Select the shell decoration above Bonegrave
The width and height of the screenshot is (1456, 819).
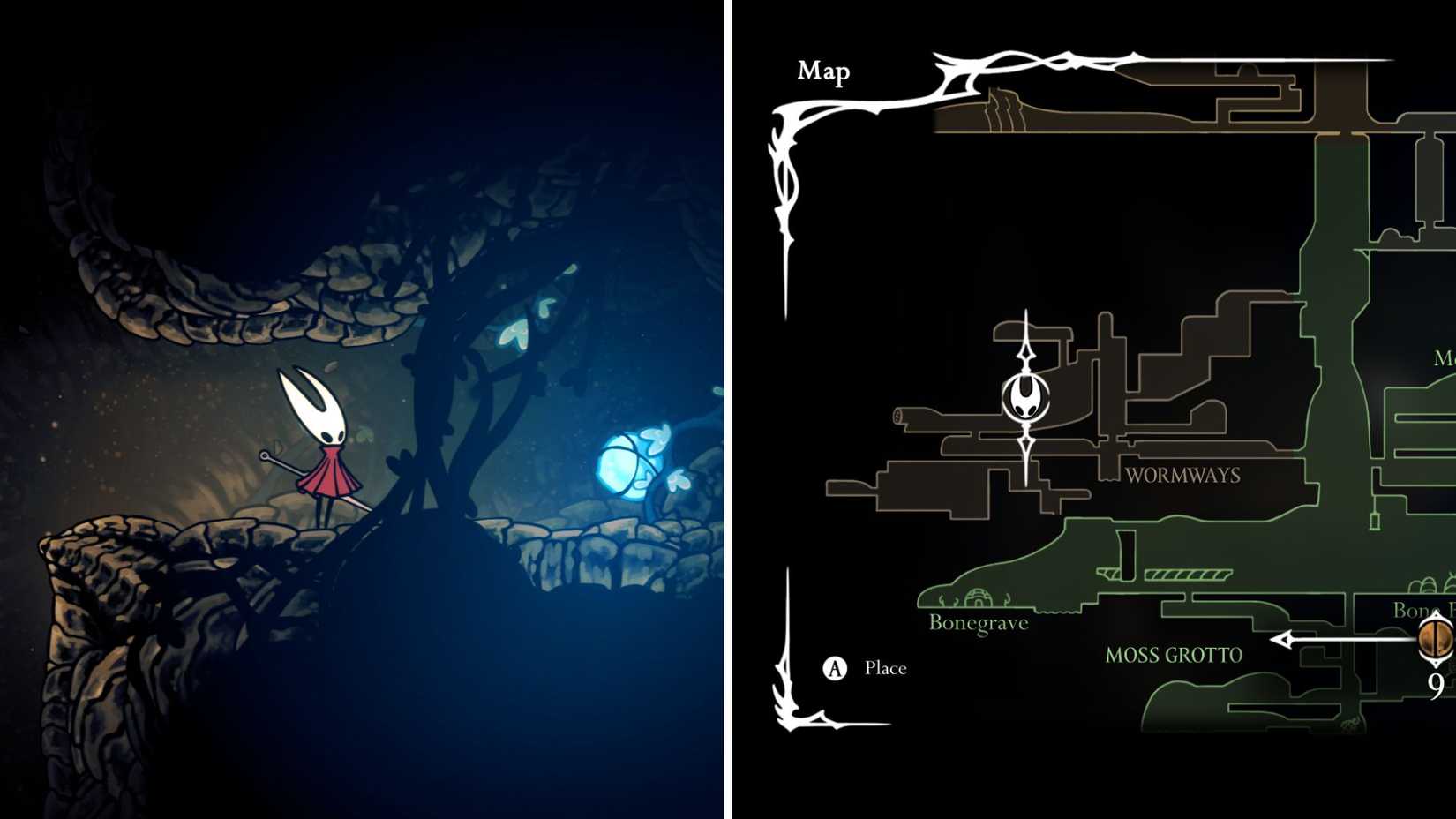[979, 596]
